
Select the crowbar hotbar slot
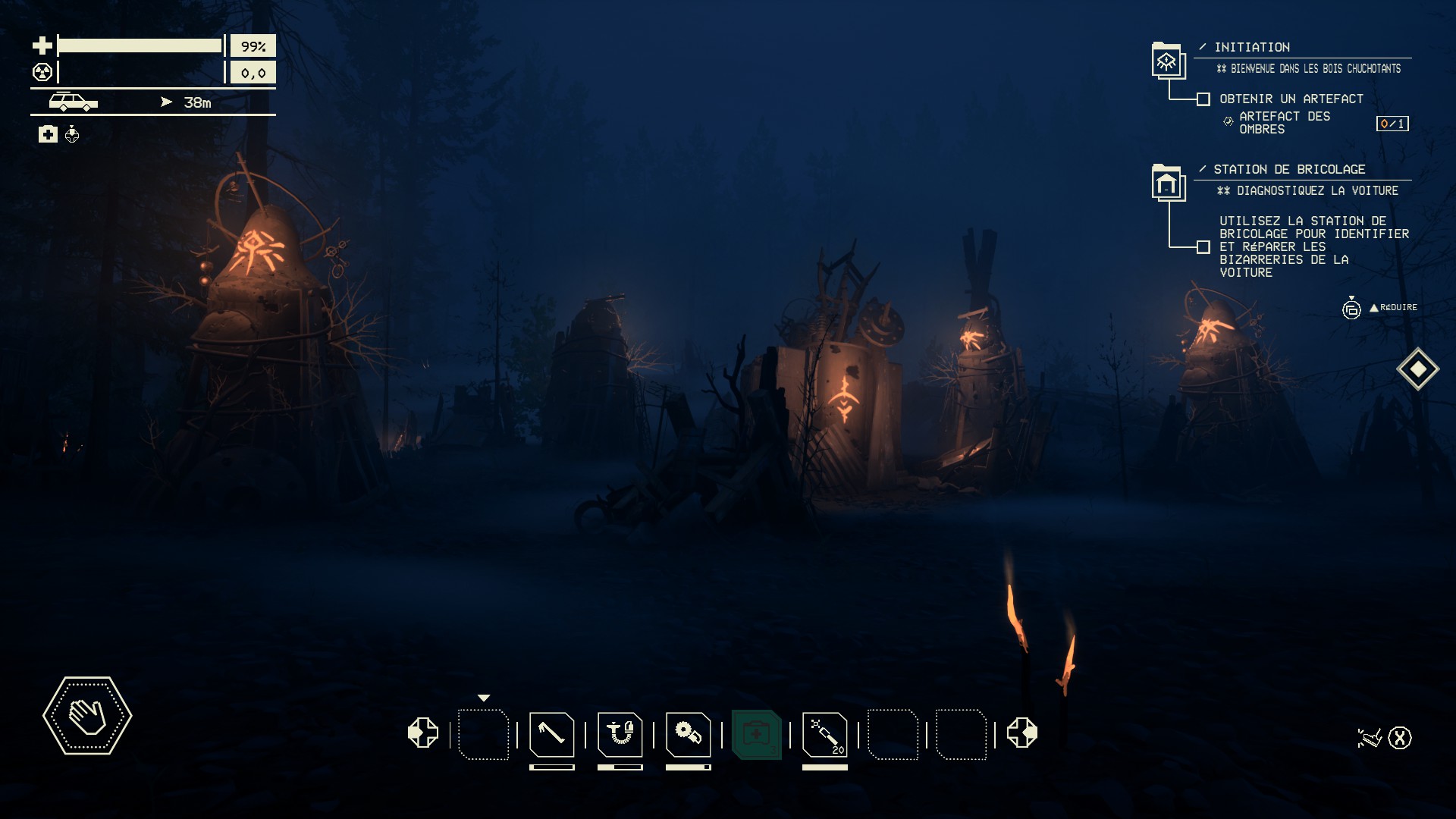tap(551, 734)
